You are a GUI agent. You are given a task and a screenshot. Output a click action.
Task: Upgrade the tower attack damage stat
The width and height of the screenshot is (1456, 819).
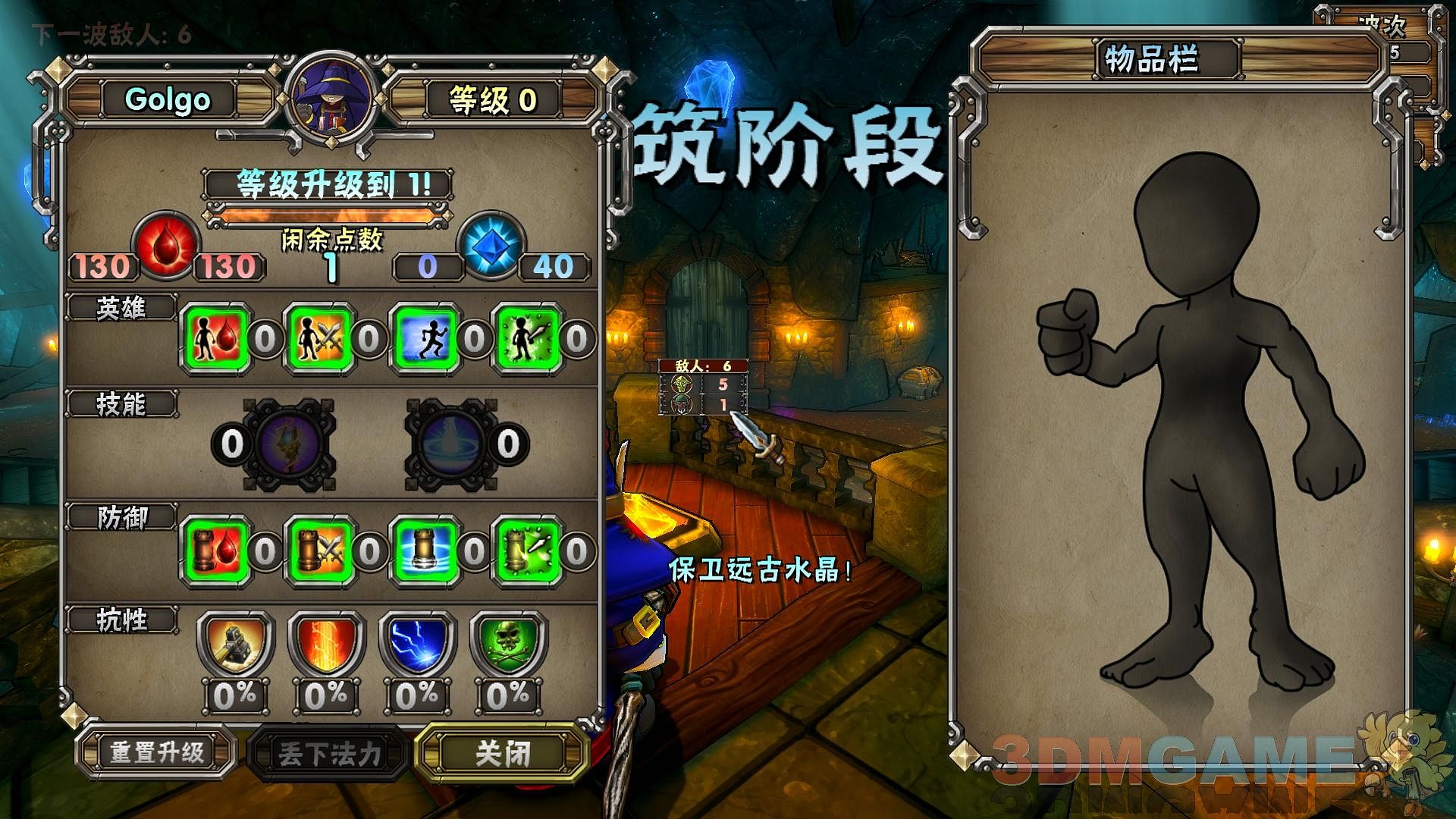tap(321, 551)
